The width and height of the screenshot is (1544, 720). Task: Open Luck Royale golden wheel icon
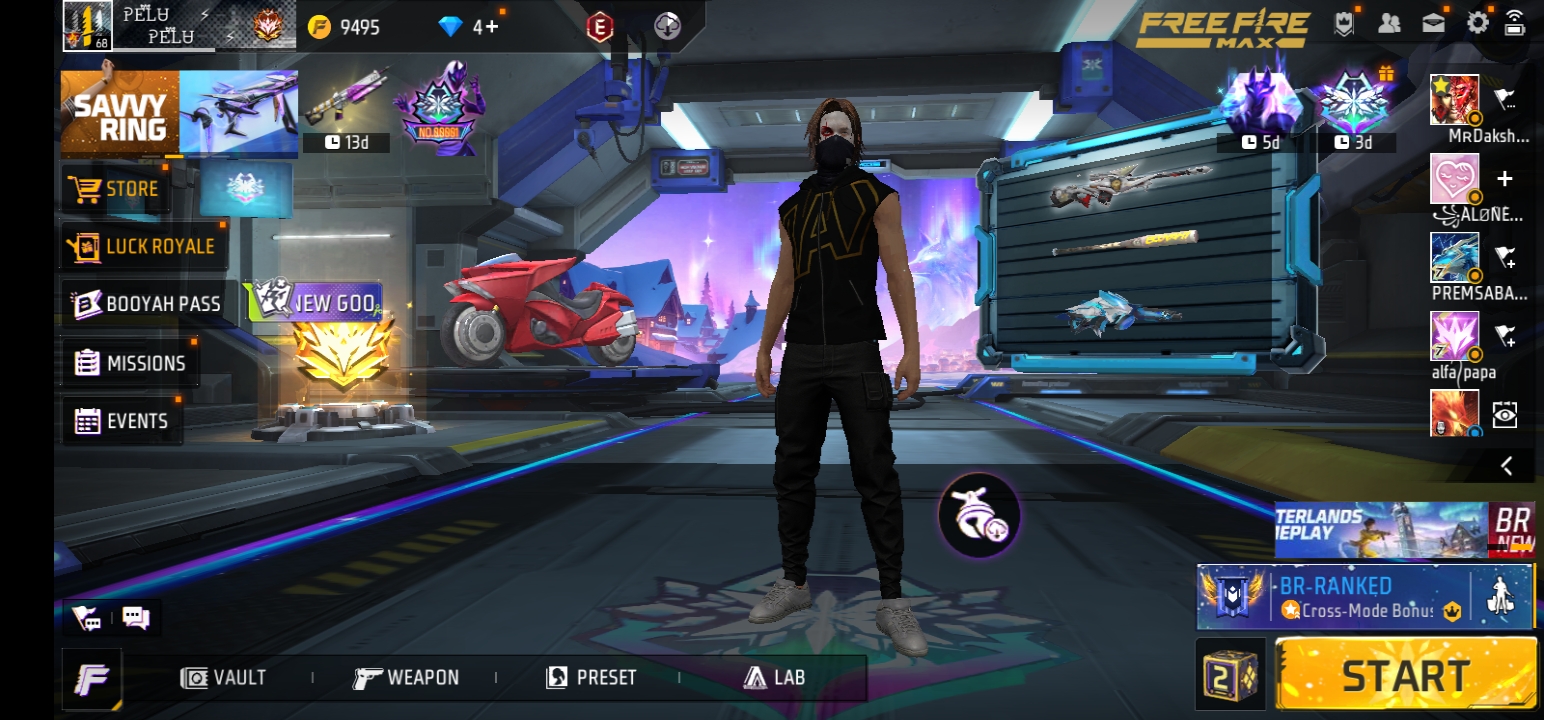pos(88,246)
